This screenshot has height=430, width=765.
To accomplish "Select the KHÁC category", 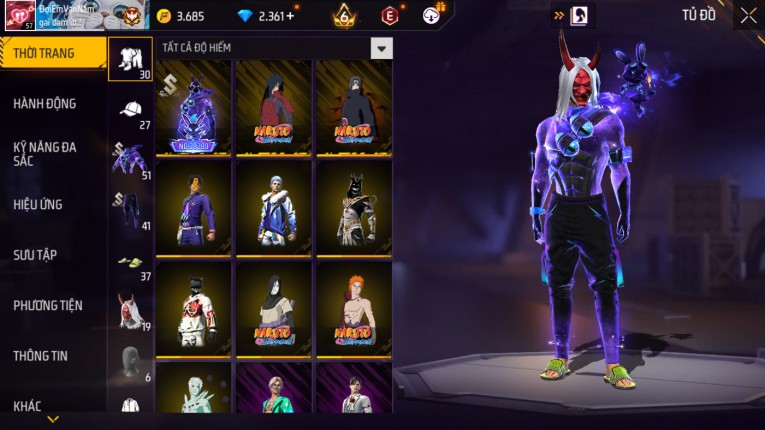I will [28, 405].
